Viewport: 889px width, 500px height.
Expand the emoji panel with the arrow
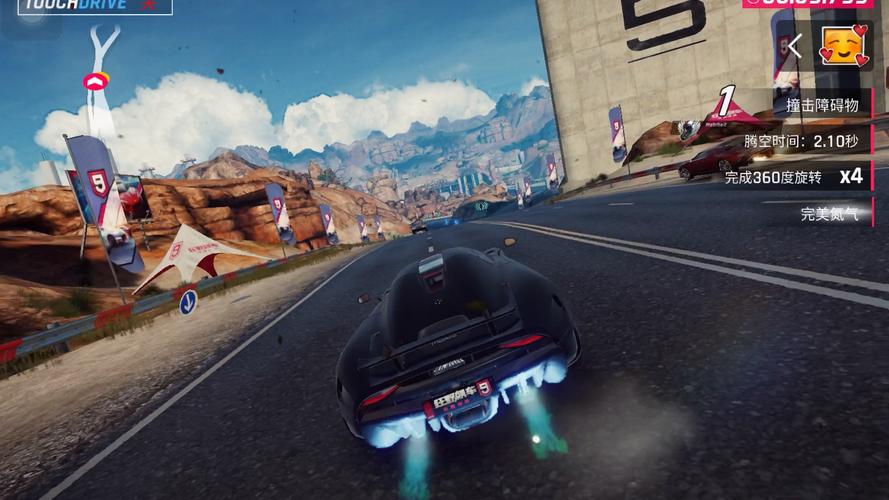(795, 46)
